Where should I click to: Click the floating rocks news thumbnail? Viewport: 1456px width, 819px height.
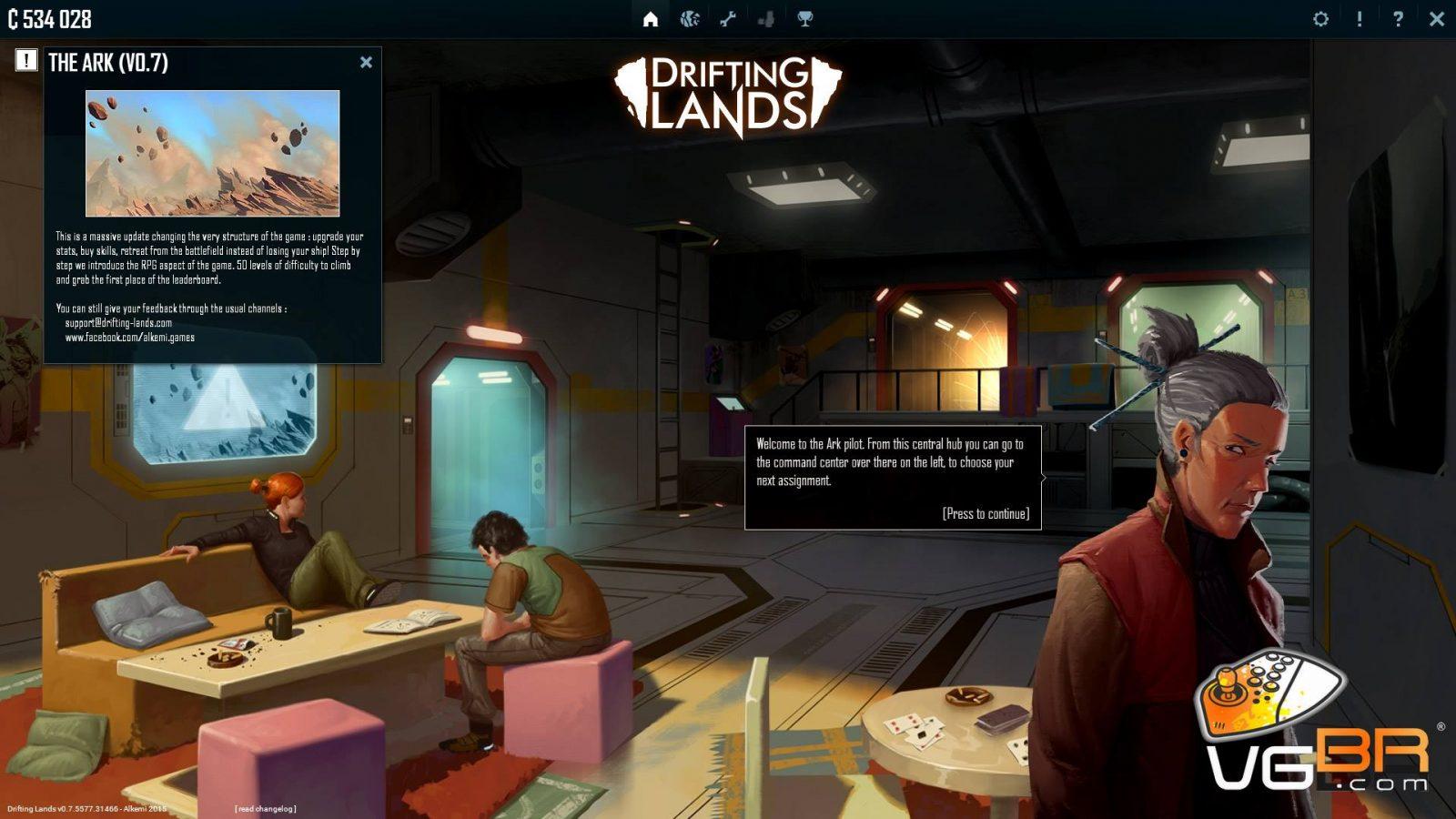[212, 153]
